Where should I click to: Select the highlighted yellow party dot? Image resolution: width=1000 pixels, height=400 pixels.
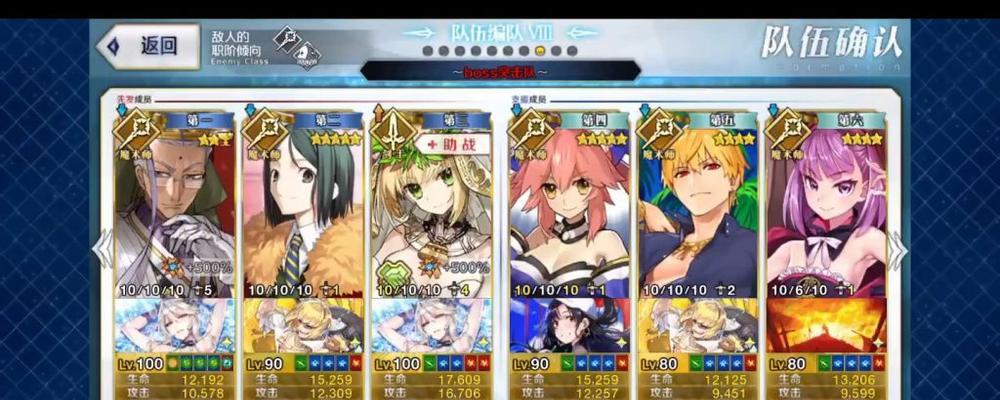(540, 51)
